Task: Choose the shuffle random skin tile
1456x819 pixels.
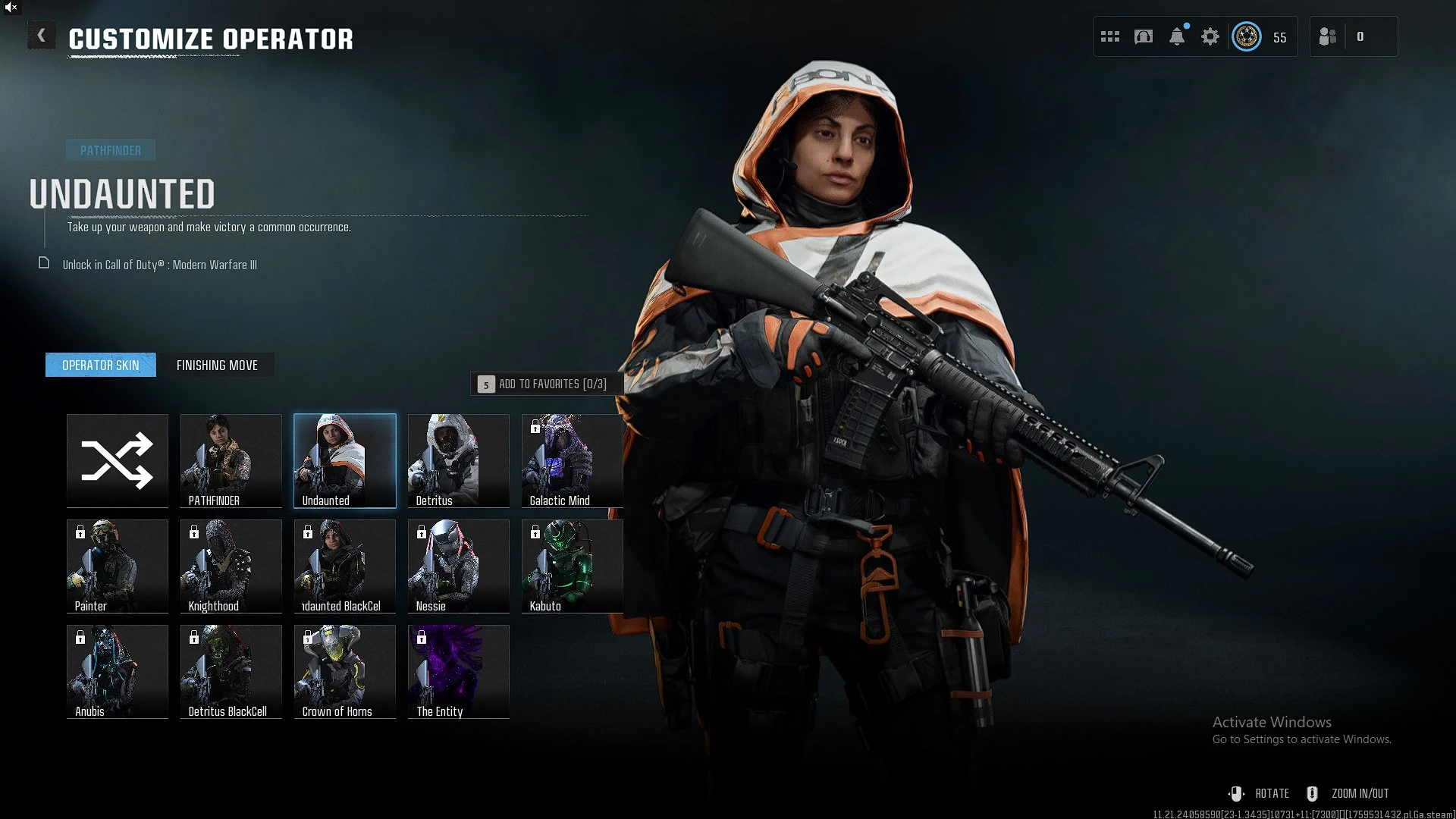Action: click(x=118, y=460)
